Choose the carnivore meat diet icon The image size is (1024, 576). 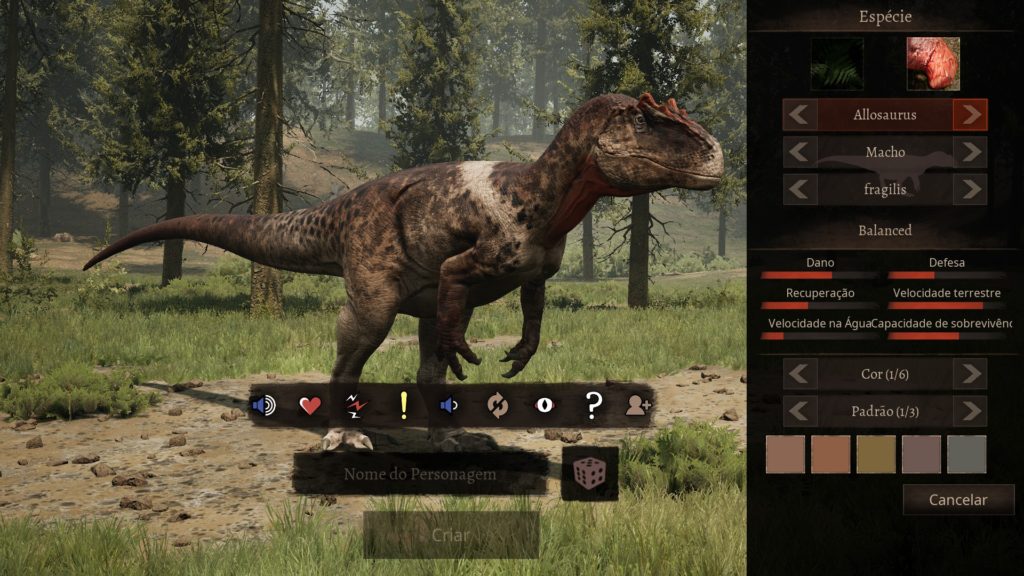[932, 64]
